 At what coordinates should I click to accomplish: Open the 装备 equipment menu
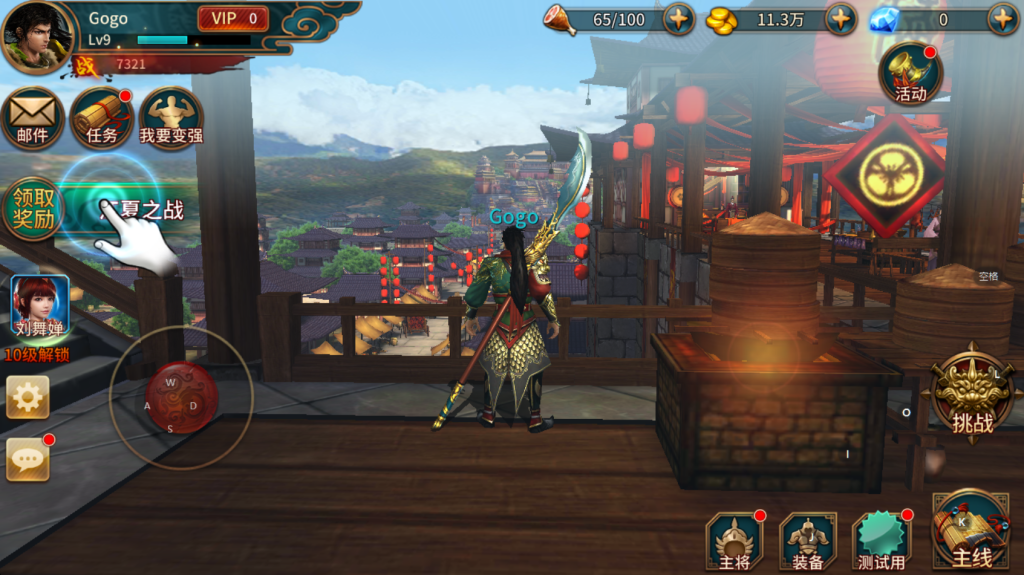pyautogui.click(x=808, y=541)
